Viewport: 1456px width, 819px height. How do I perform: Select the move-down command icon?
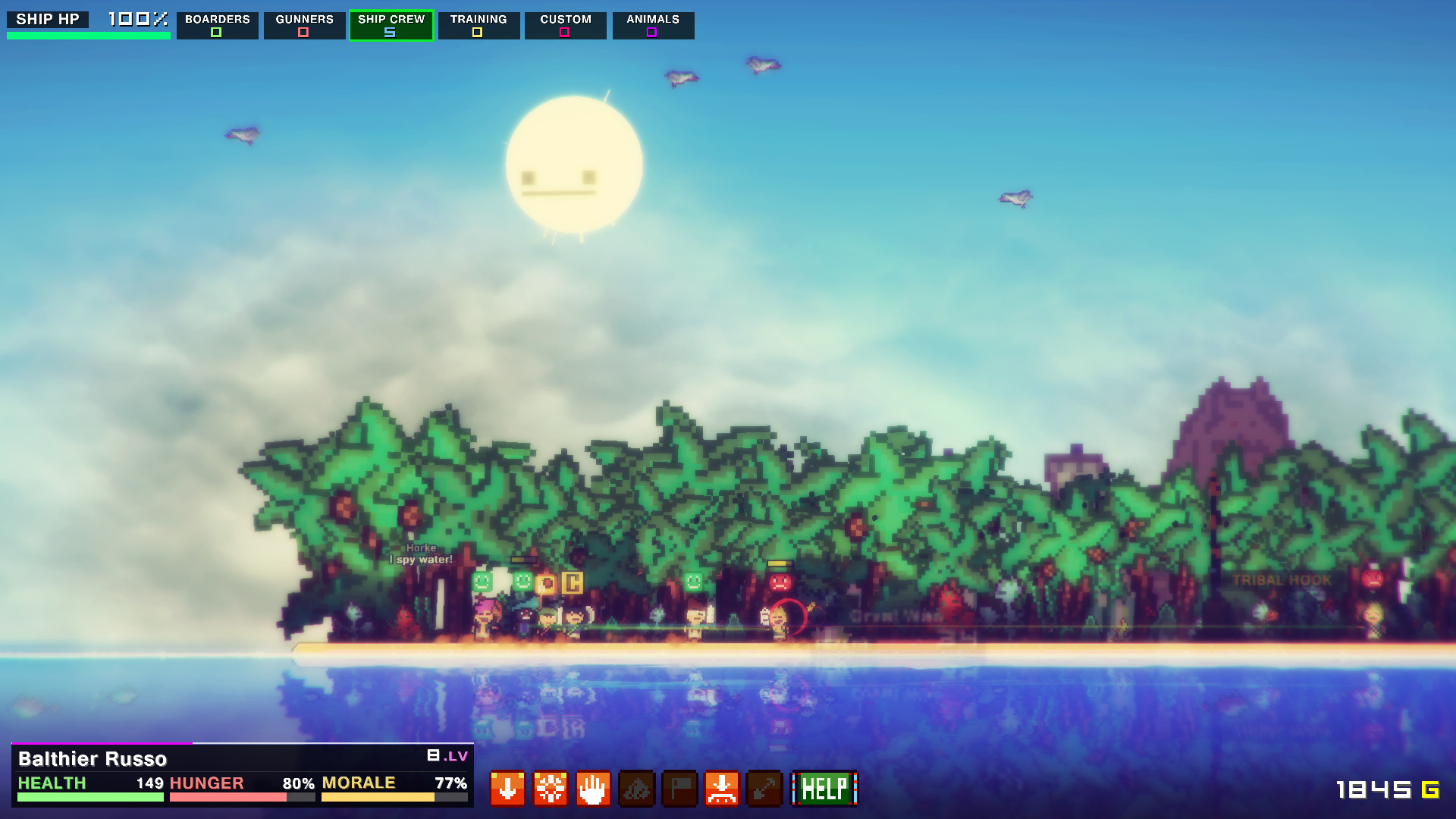point(507,789)
